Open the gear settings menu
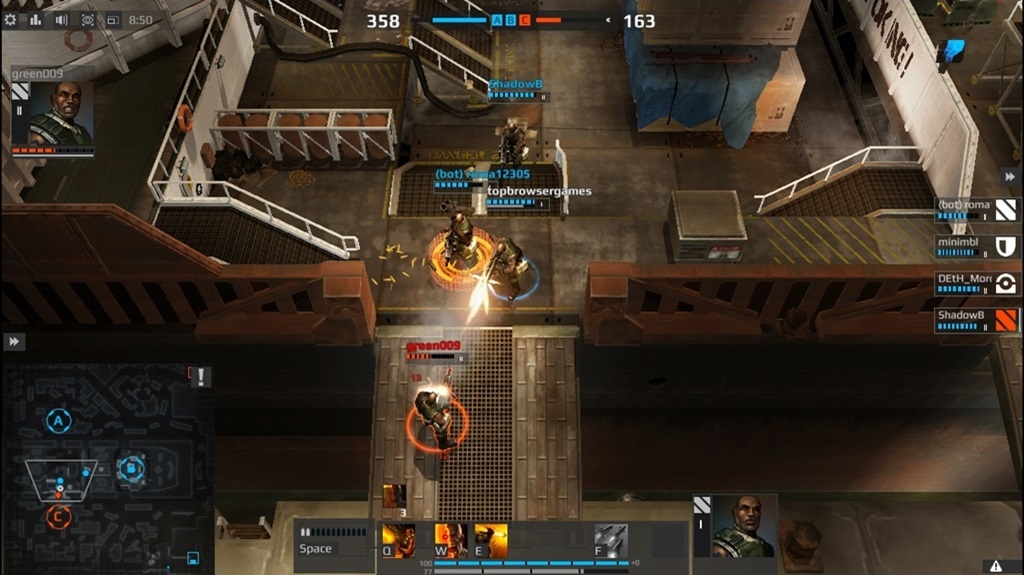Viewport: 1024px width, 575px height. [11, 19]
